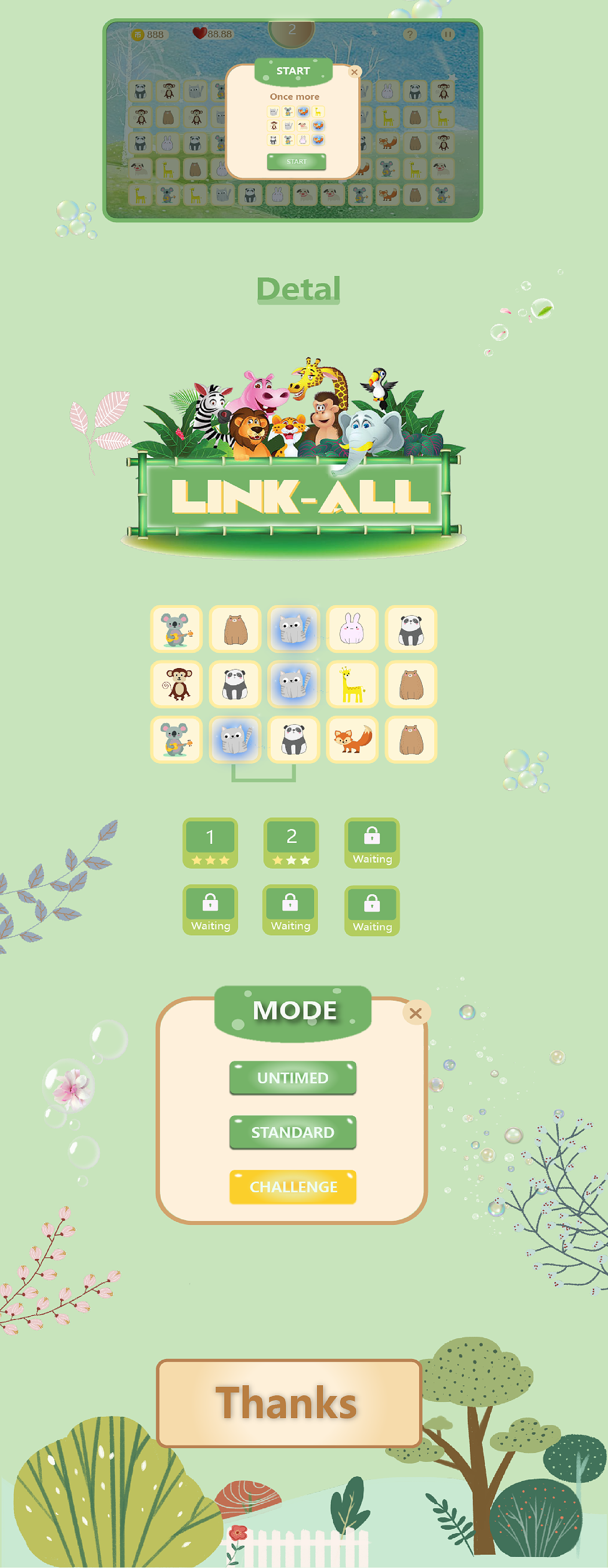Select the giraffe tile in the middle row
608x1568 pixels.
click(x=353, y=684)
